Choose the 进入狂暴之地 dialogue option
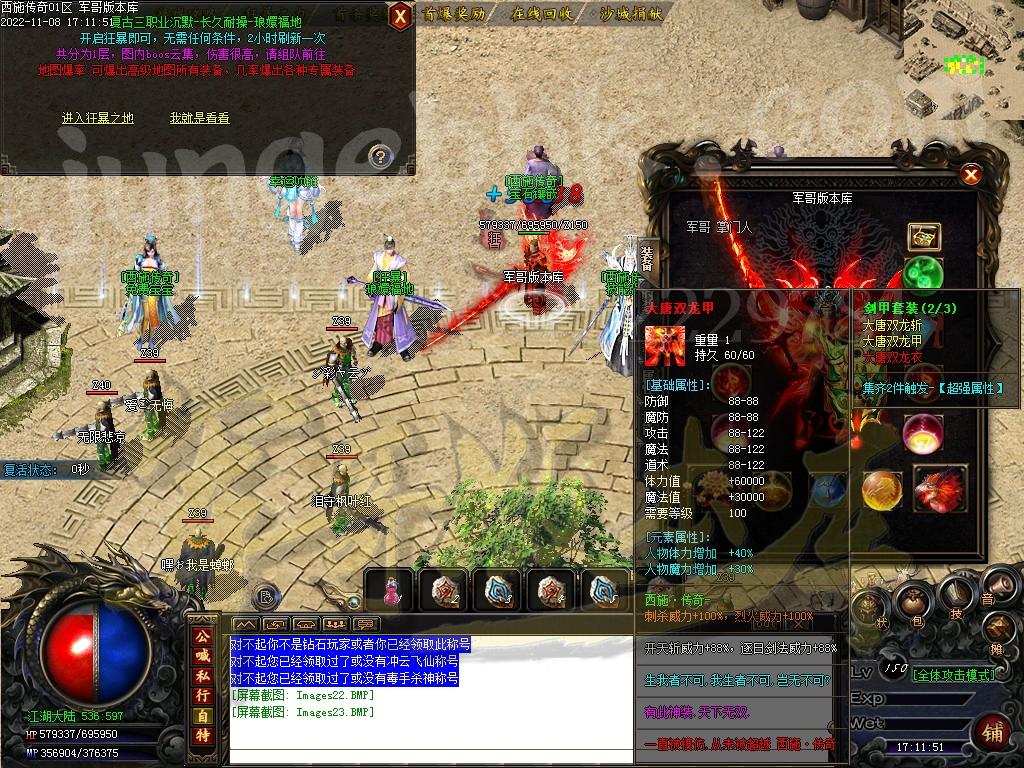The image size is (1024, 768). coord(98,118)
